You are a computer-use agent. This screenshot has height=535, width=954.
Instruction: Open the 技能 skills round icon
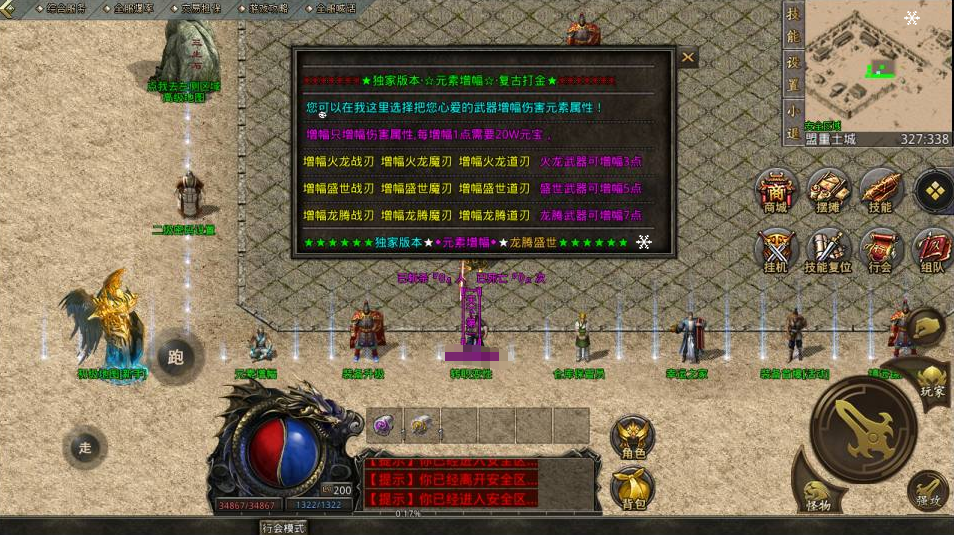point(880,190)
